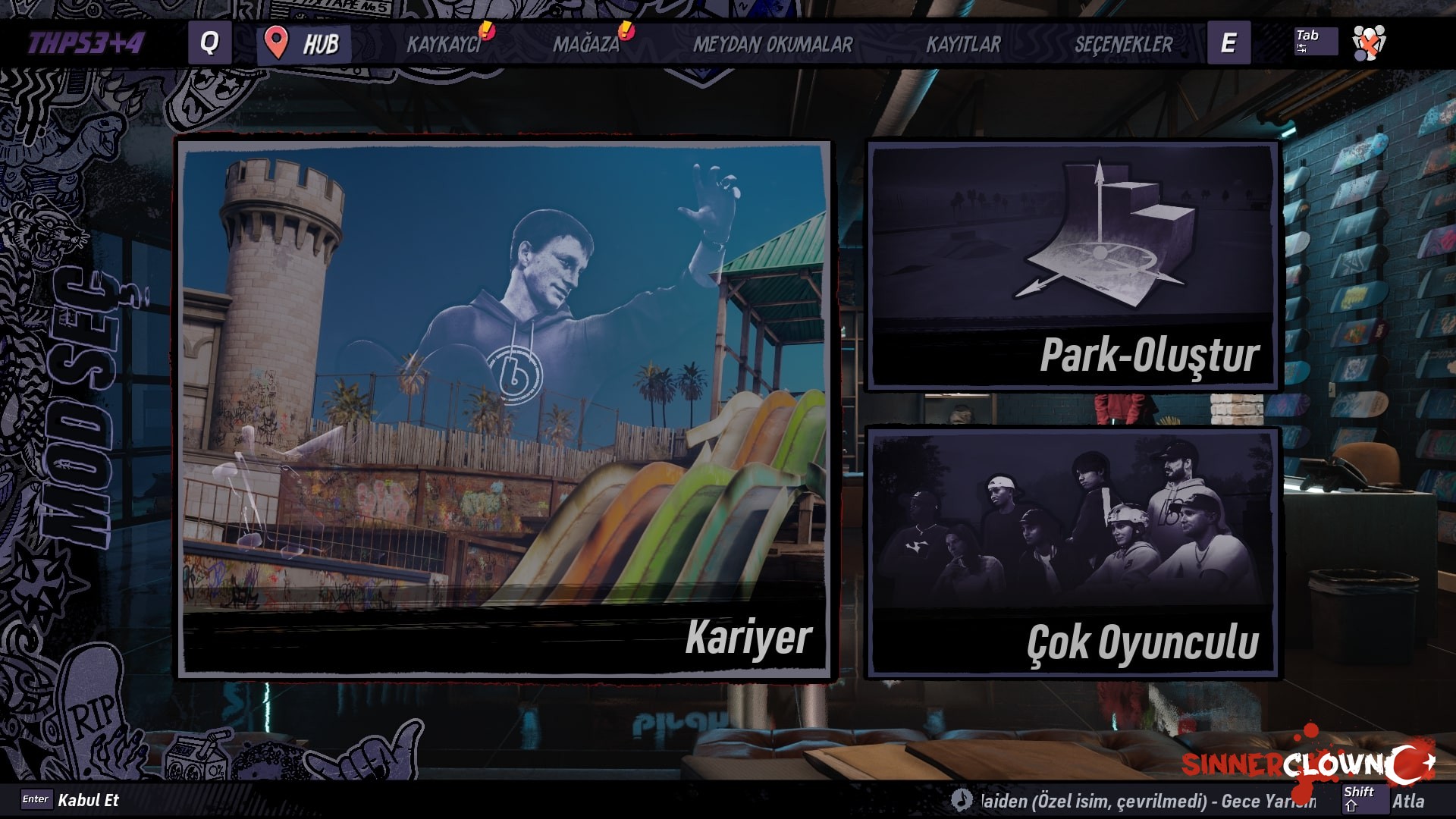Select the Kariyer mode tile
1456x819 pixels.
[x=504, y=408]
